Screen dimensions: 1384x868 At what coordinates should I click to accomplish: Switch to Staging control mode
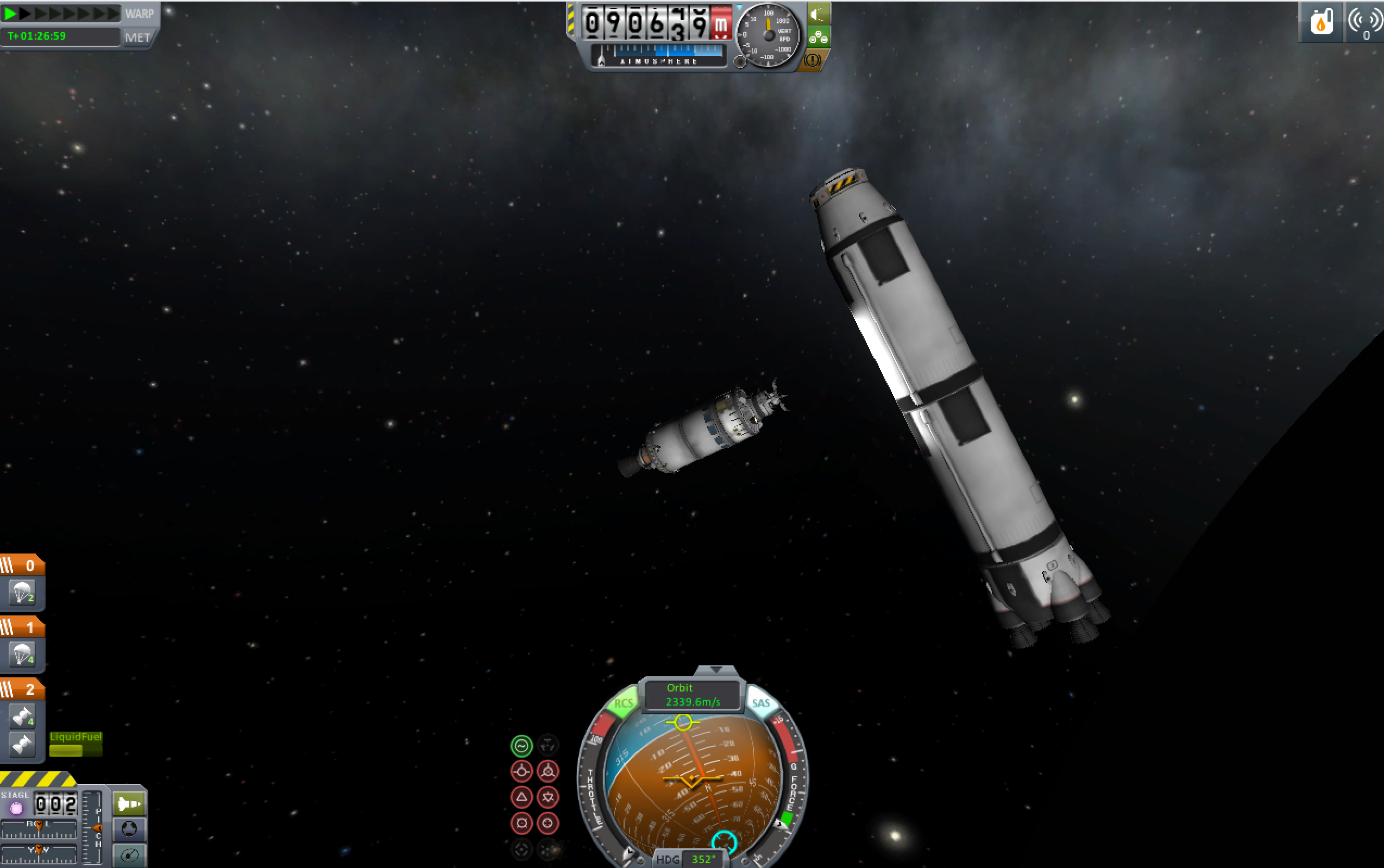pyautogui.click(x=129, y=804)
